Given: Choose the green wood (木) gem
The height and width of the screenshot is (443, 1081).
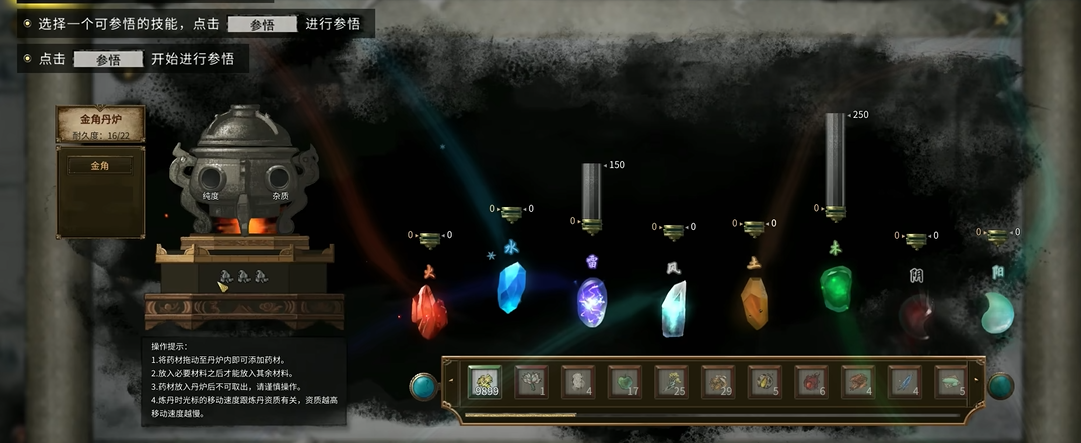Looking at the screenshot, I should 834,288.
